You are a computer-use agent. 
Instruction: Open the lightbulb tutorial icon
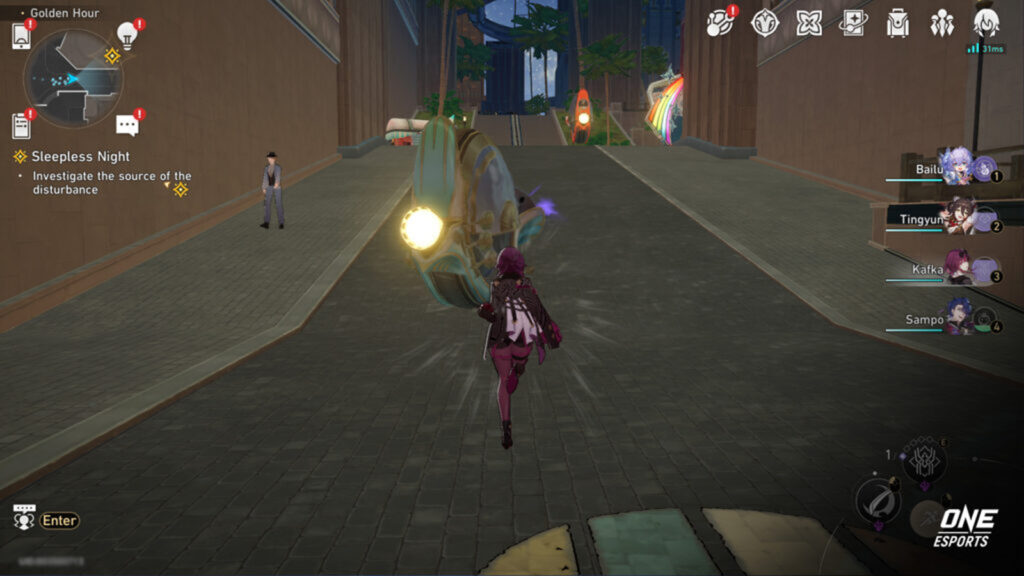127,35
